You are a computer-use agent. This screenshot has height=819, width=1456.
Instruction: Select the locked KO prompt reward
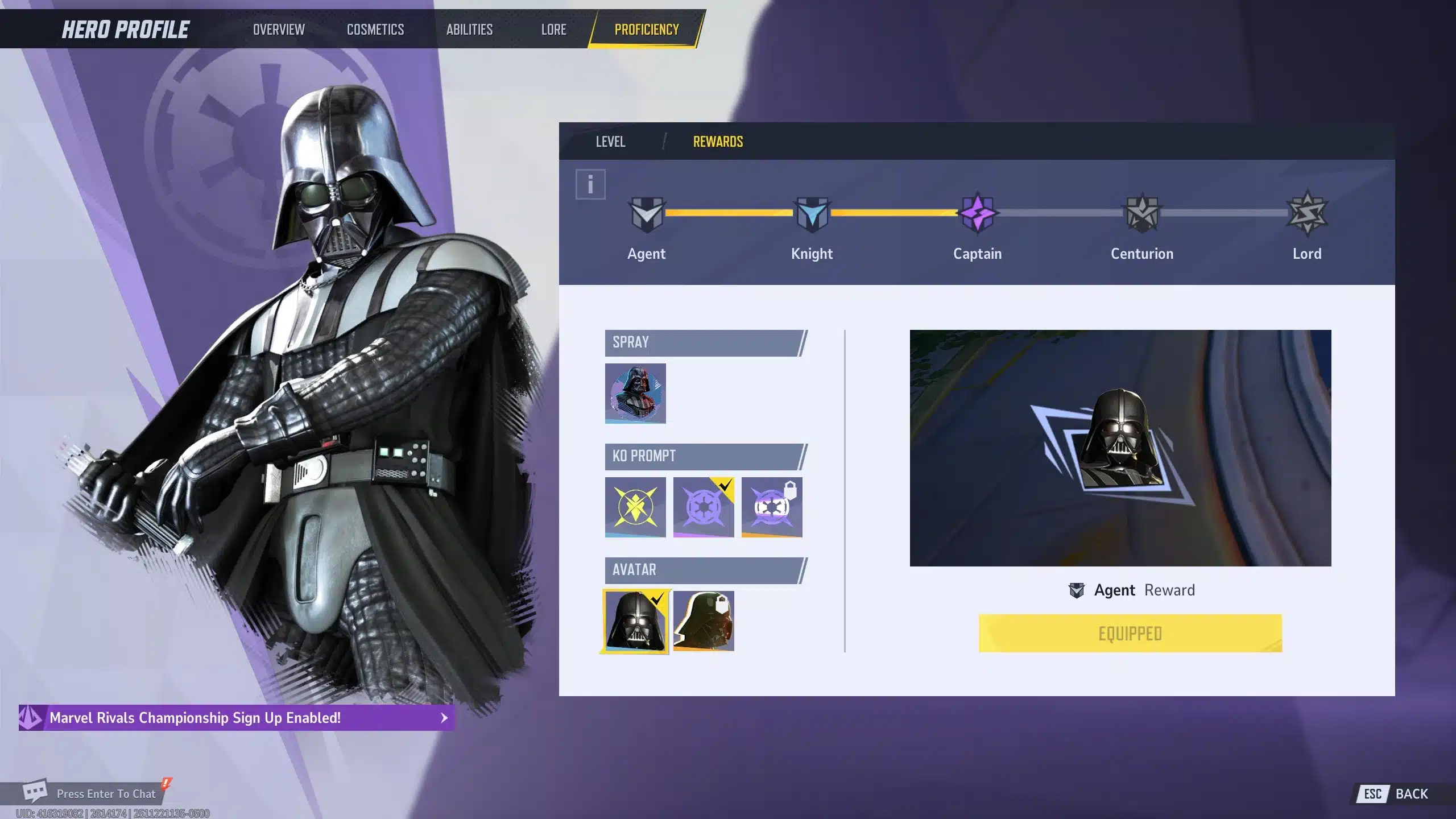click(772, 507)
